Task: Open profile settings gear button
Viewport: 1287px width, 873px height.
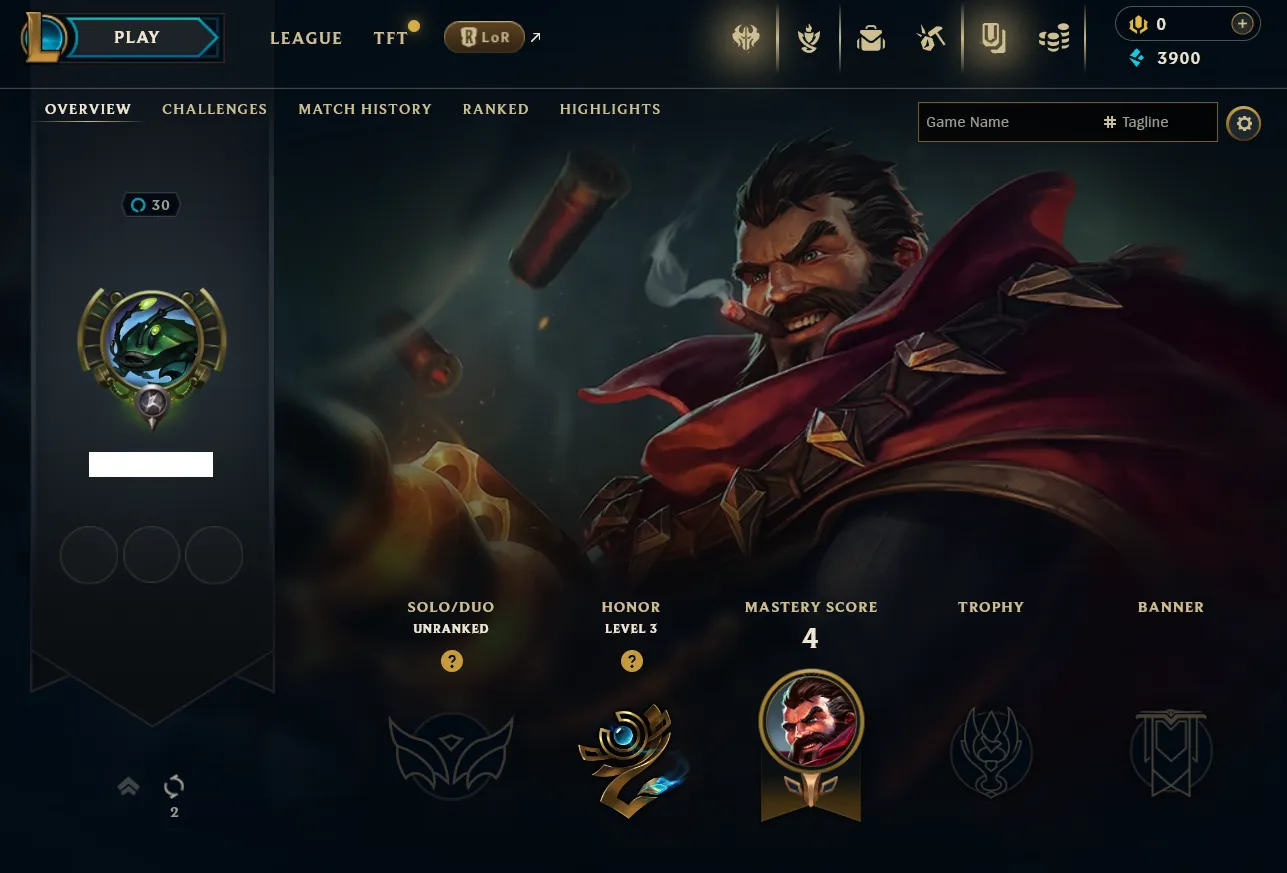Action: pyautogui.click(x=1243, y=123)
